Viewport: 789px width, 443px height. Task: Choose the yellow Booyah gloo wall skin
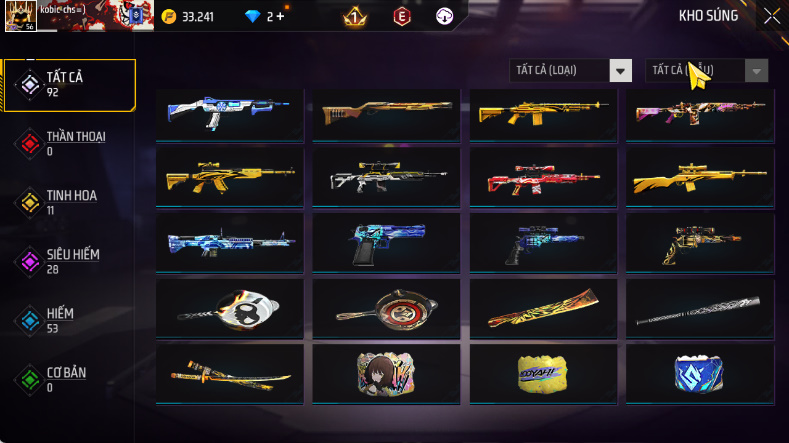click(543, 373)
